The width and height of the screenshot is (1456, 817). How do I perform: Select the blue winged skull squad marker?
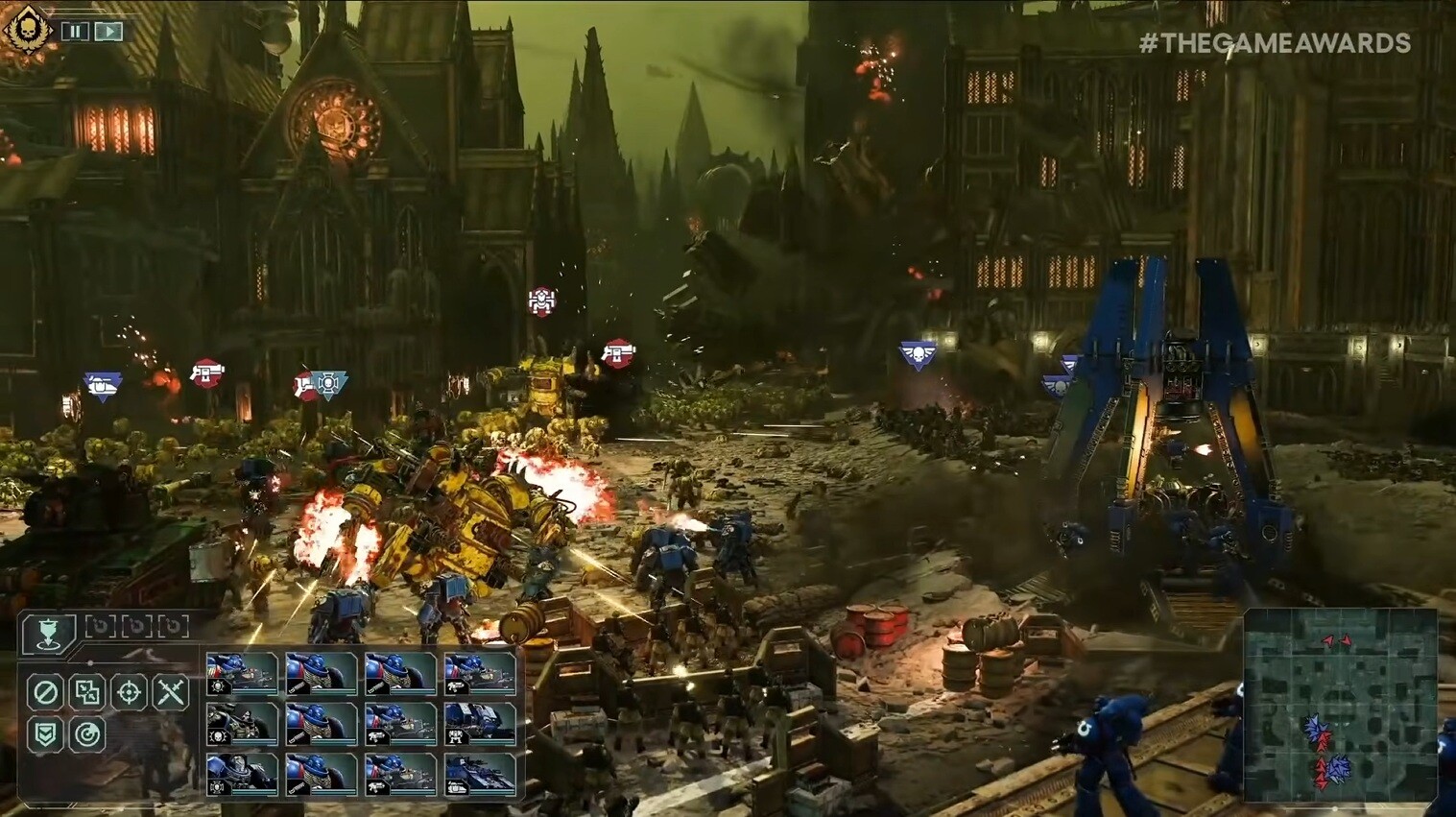click(x=918, y=356)
